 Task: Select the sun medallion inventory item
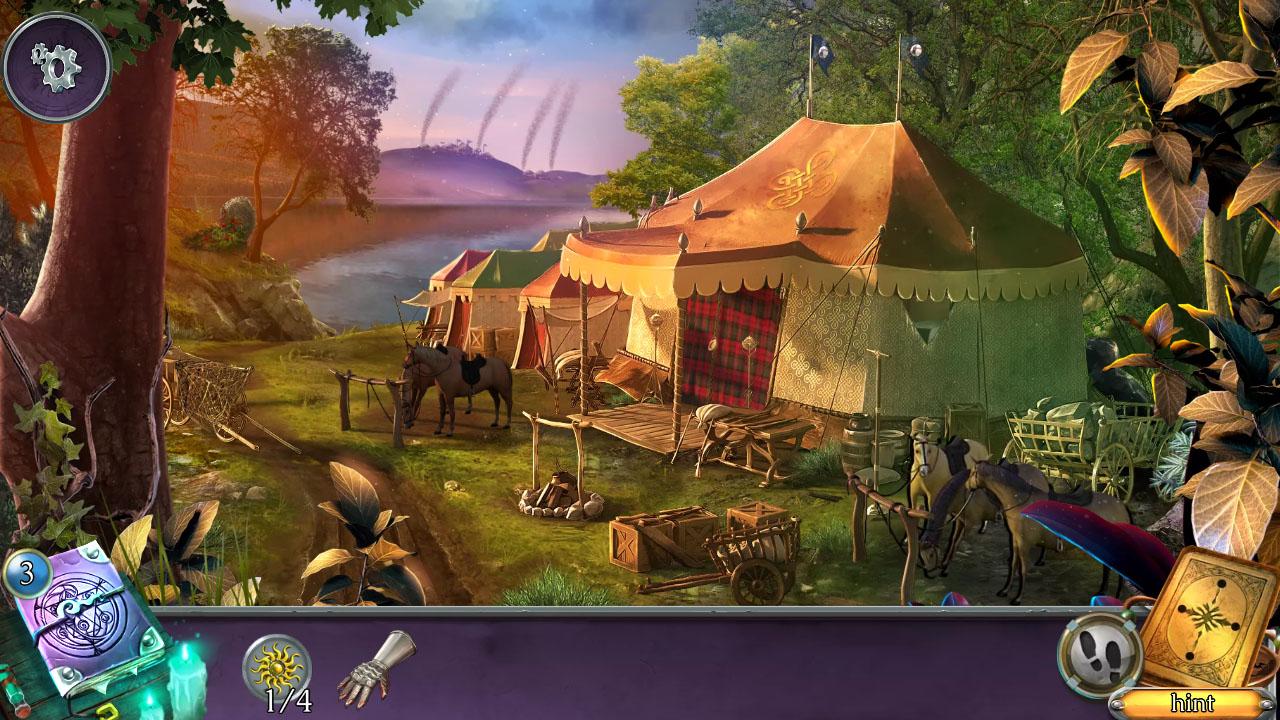pyautogui.click(x=277, y=667)
